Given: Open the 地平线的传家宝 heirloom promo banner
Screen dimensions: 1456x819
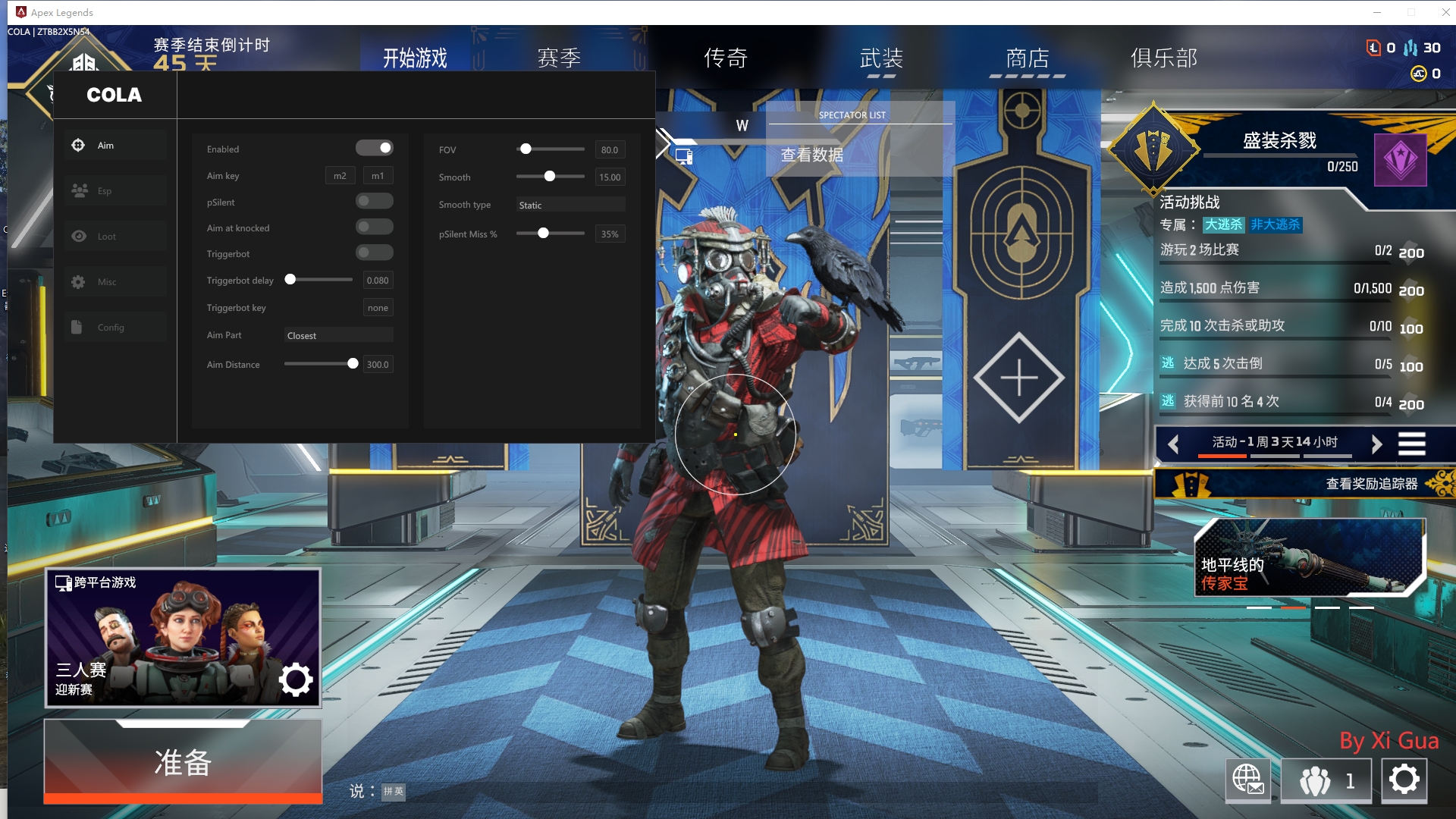Looking at the screenshot, I should pos(1309,557).
